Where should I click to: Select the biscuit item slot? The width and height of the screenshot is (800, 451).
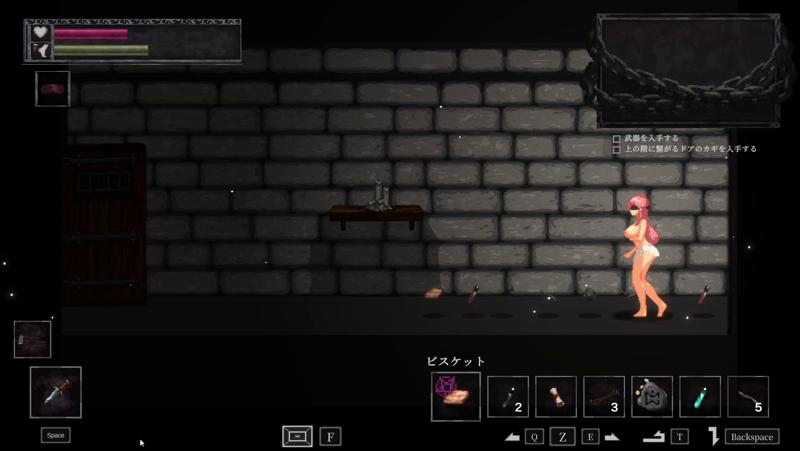coord(456,396)
